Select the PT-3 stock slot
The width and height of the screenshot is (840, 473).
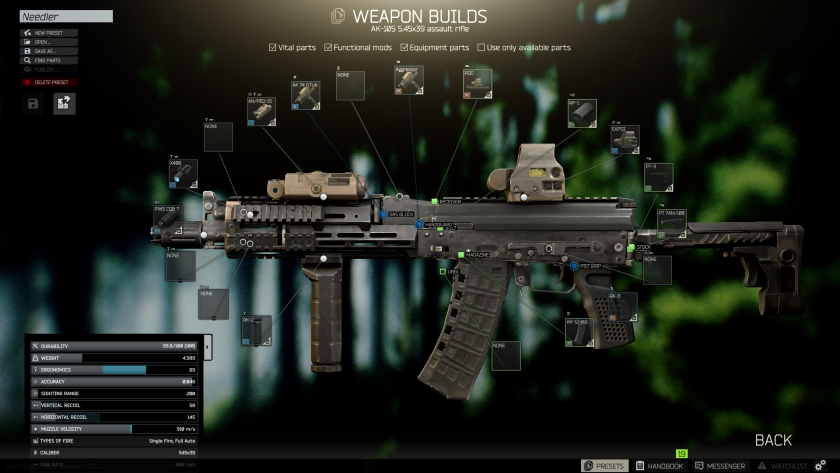click(x=658, y=178)
